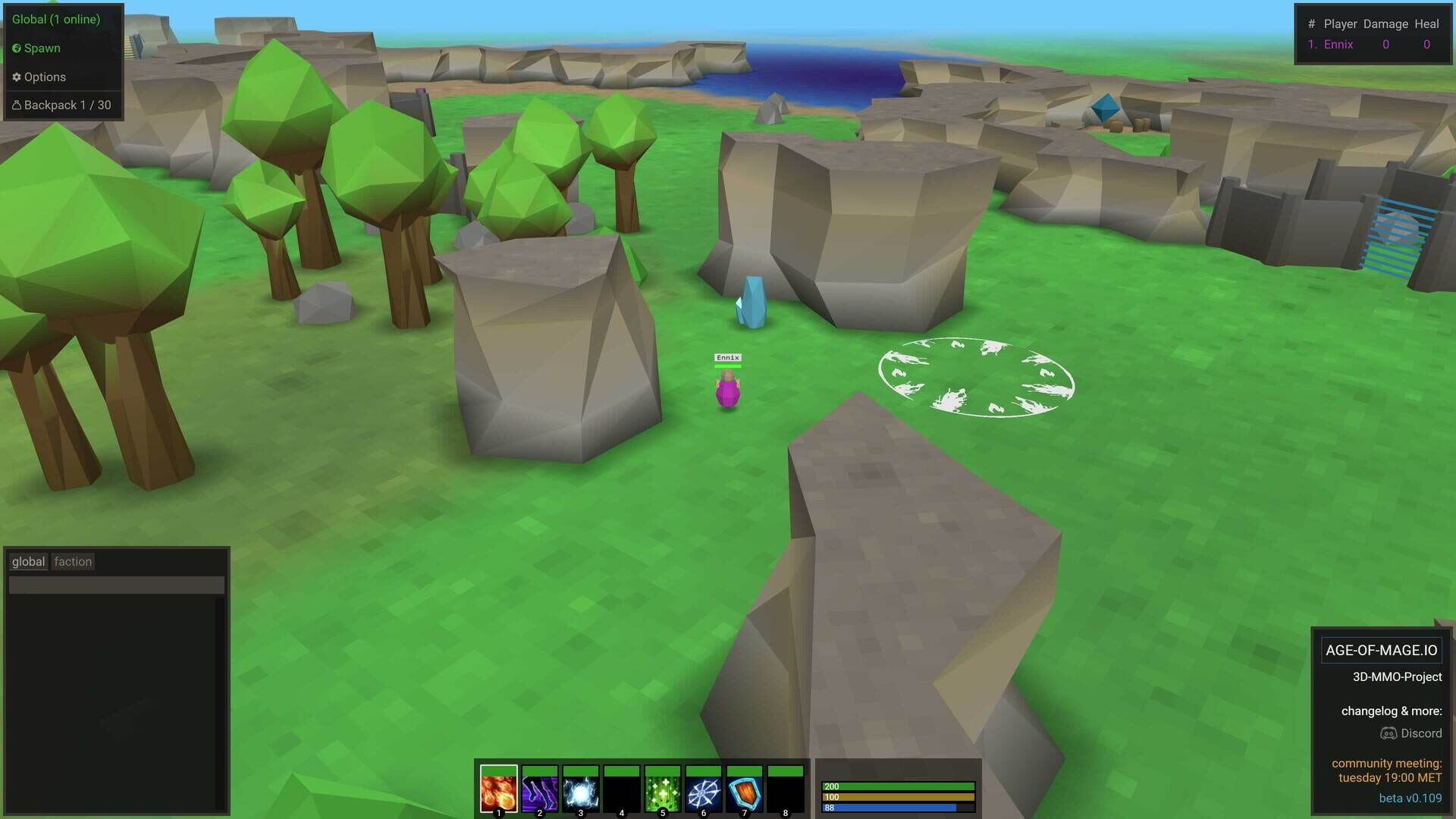
Task: Toggle spell slot 1 active selection
Action: click(x=498, y=790)
